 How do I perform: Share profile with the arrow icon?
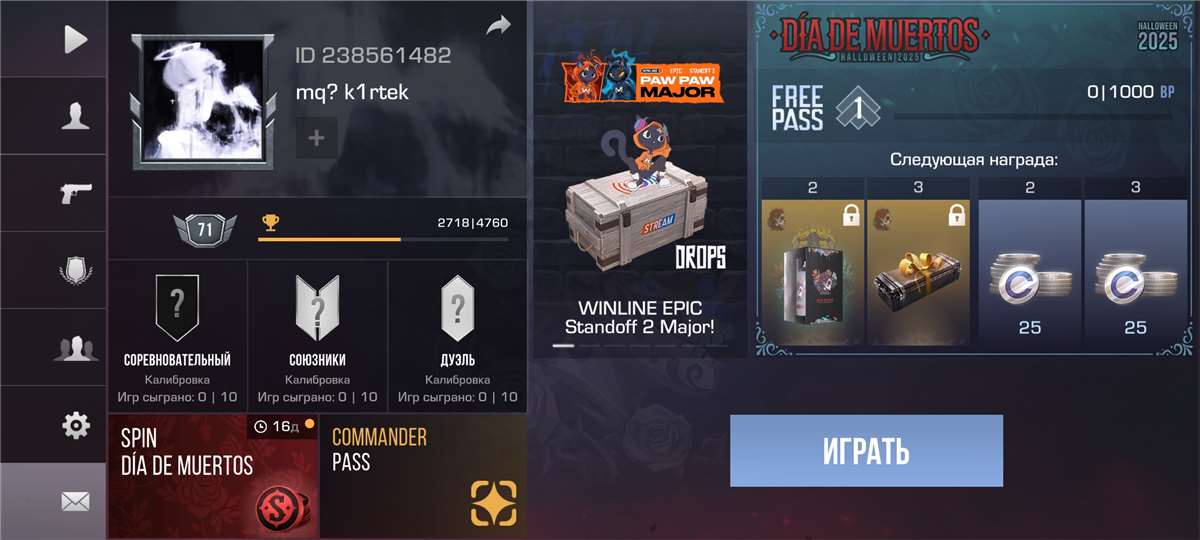click(x=498, y=26)
